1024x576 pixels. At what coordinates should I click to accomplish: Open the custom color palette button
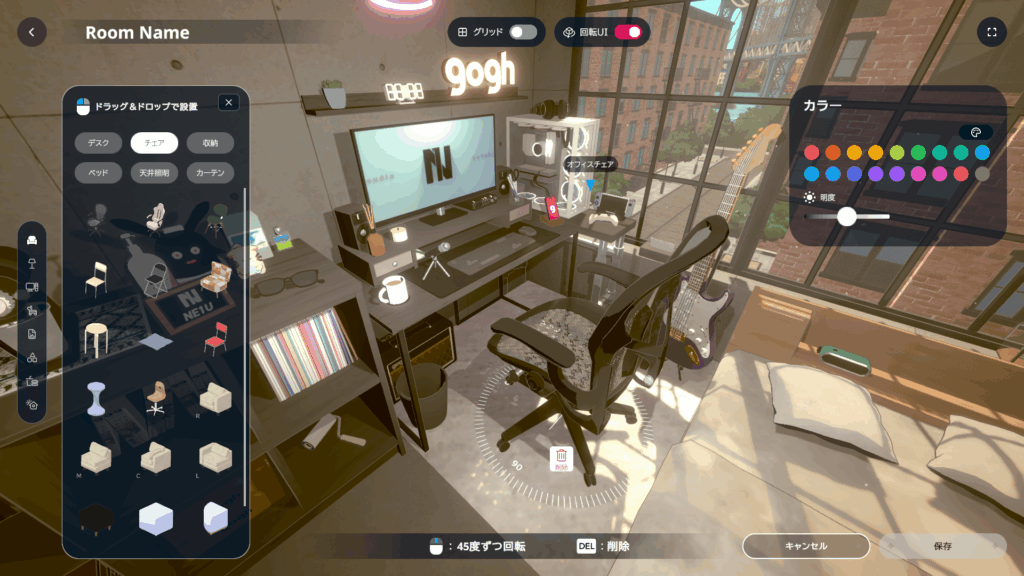[x=976, y=132]
